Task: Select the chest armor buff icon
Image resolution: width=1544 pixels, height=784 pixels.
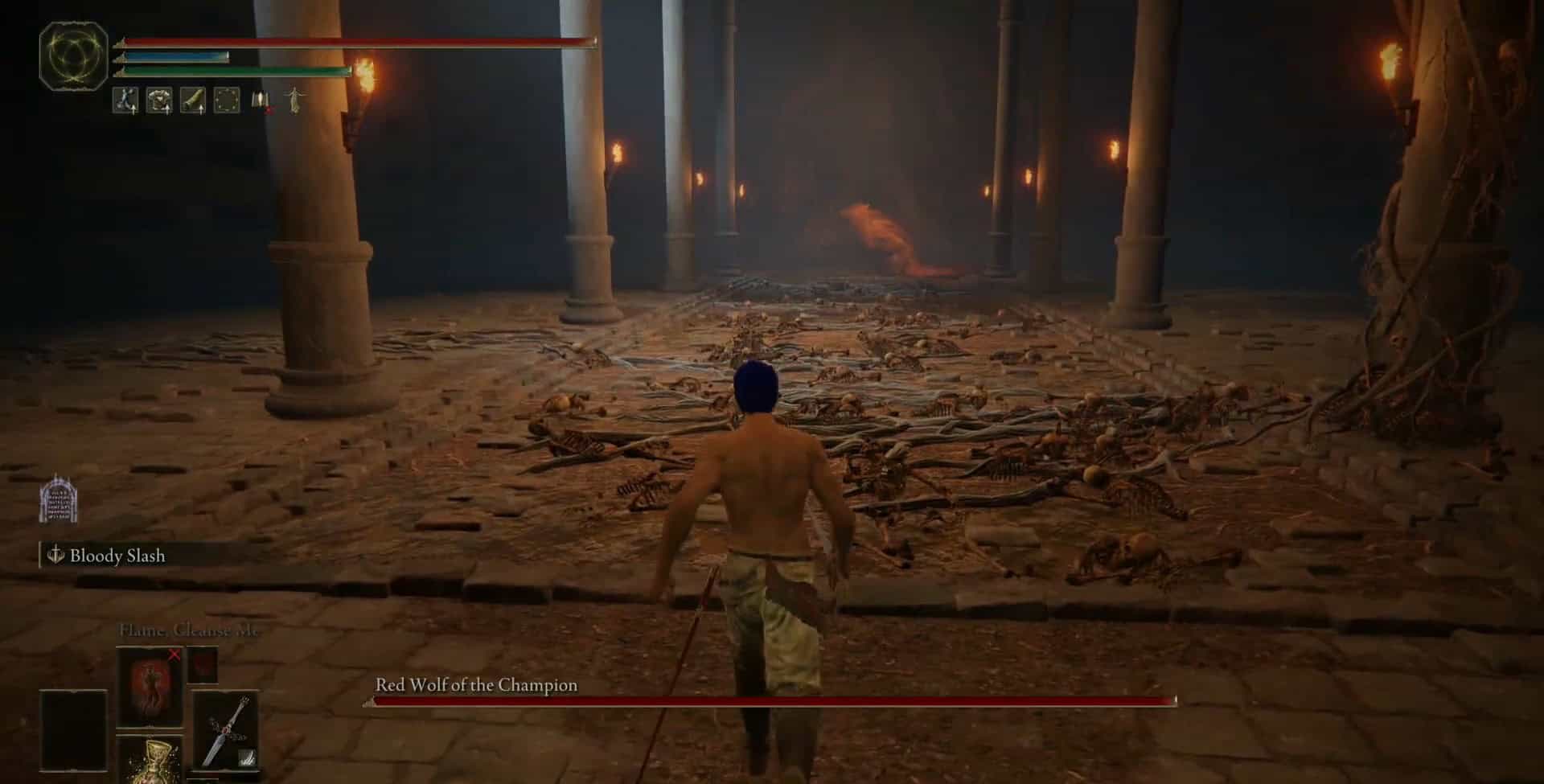Action: pyautogui.click(x=159, y=101)
